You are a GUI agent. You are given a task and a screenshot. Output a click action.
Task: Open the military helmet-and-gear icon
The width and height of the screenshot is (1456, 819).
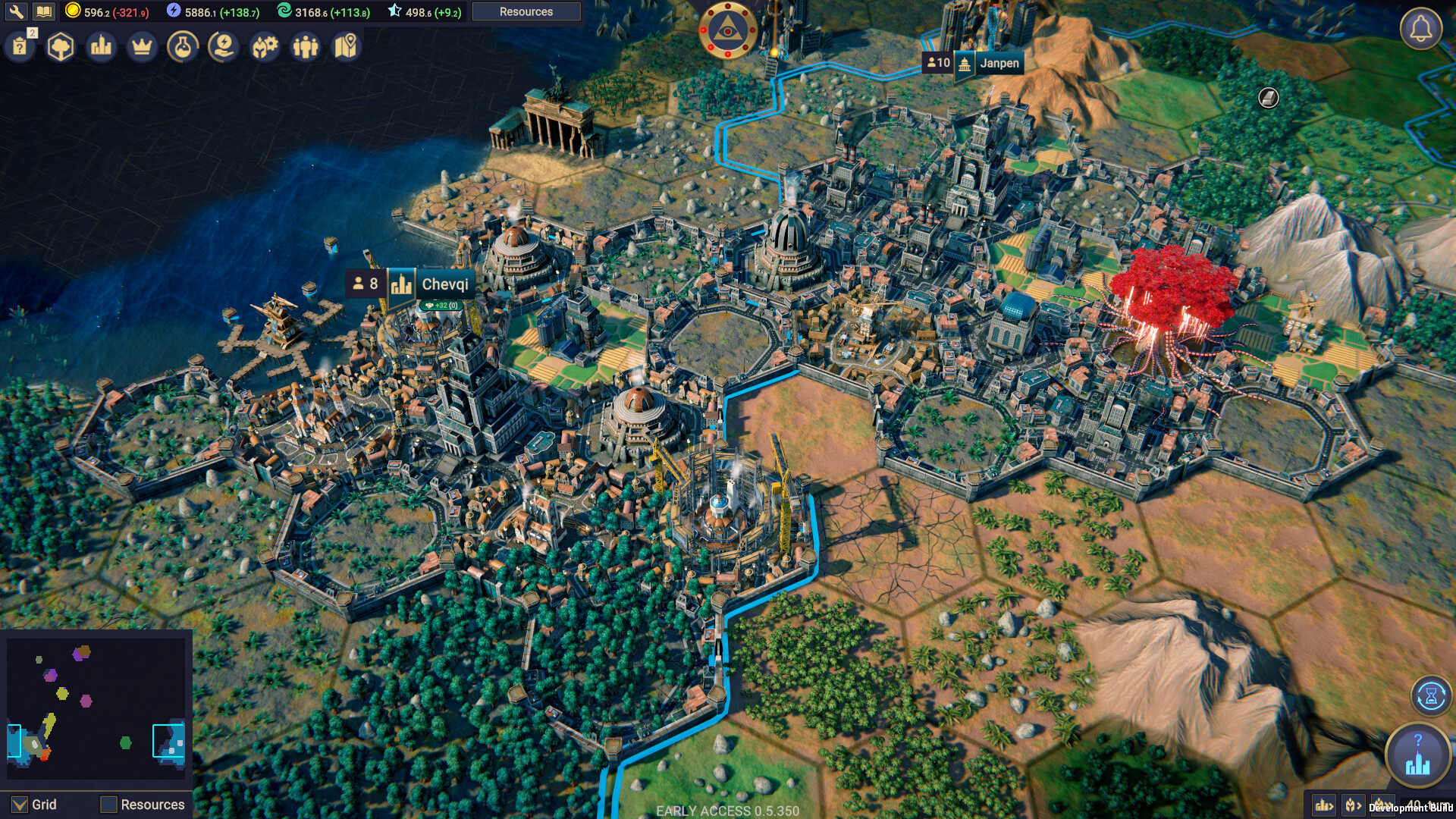point(263,45)
